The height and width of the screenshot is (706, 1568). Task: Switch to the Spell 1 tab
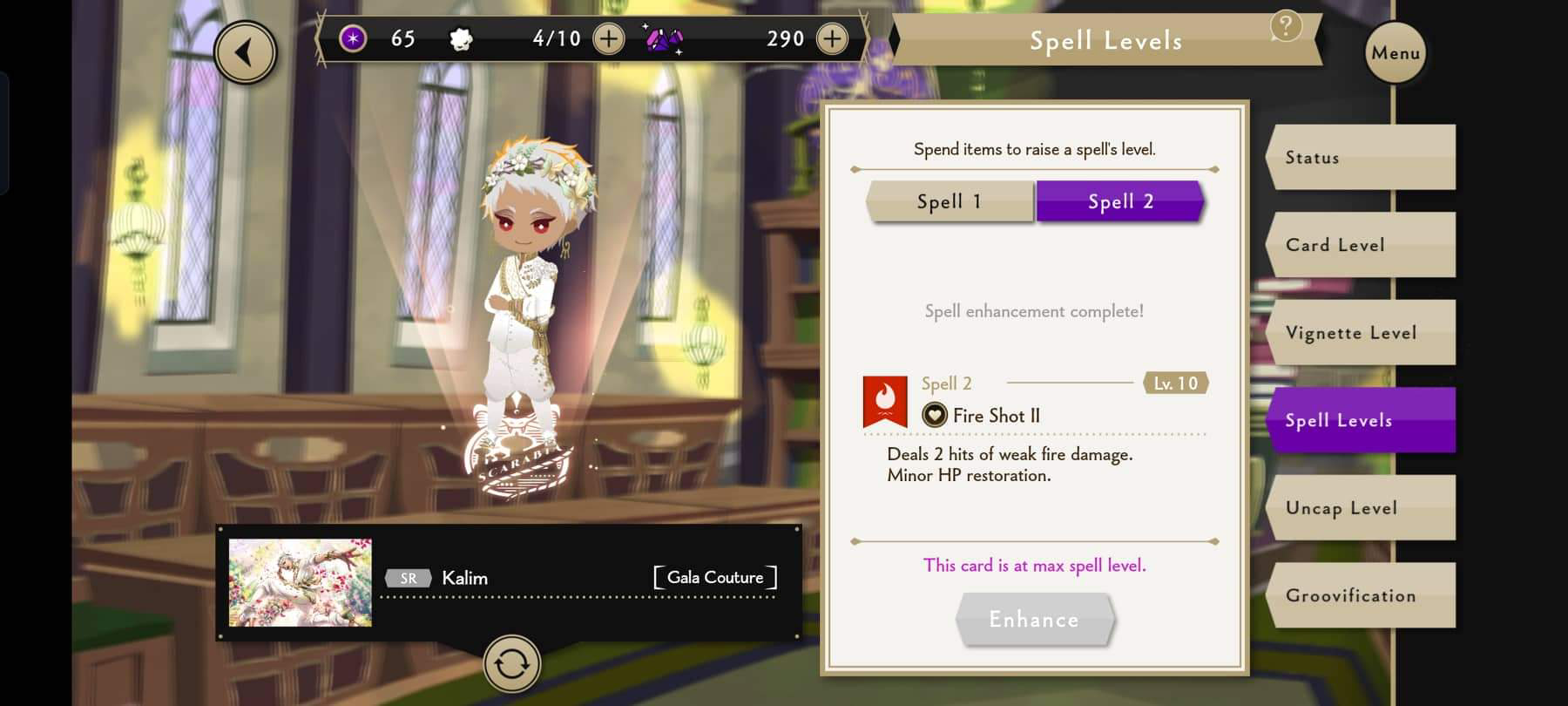[950, 202]
